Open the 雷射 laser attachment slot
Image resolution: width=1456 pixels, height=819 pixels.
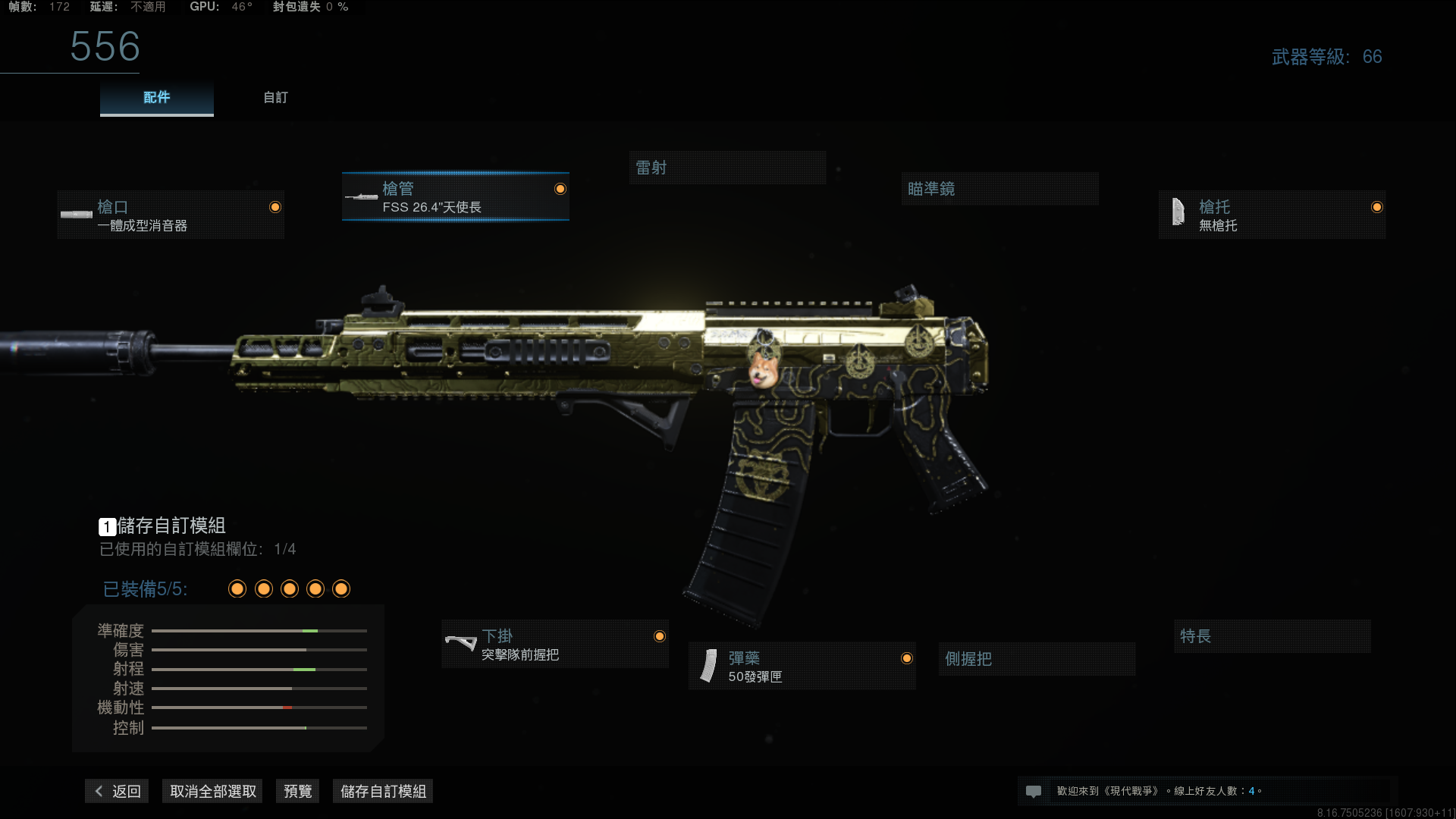coord(727,167)
